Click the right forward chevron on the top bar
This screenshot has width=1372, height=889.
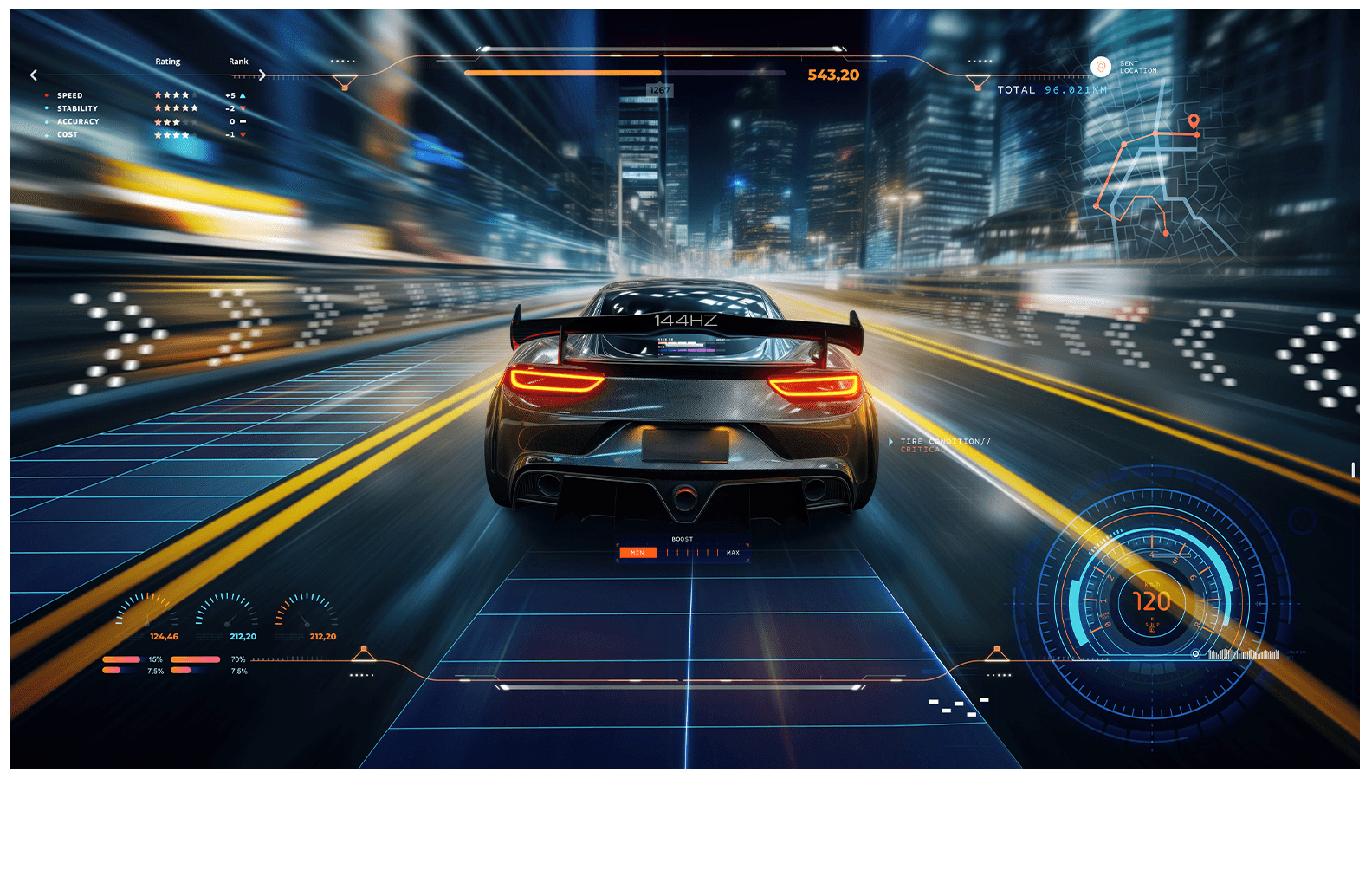point(262,75)
